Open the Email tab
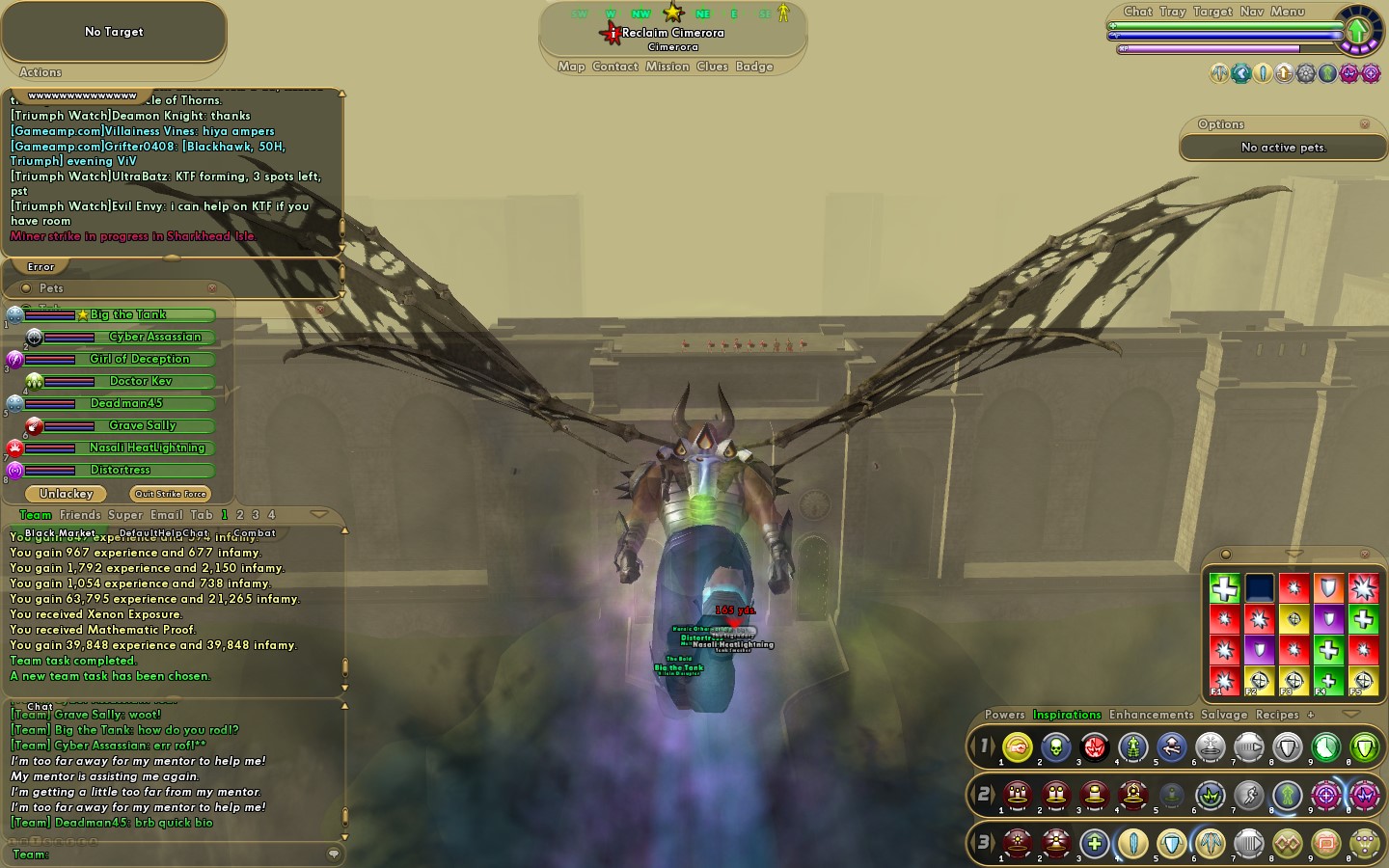This screenshot has width=1389, height=868. tap(166, 515)
